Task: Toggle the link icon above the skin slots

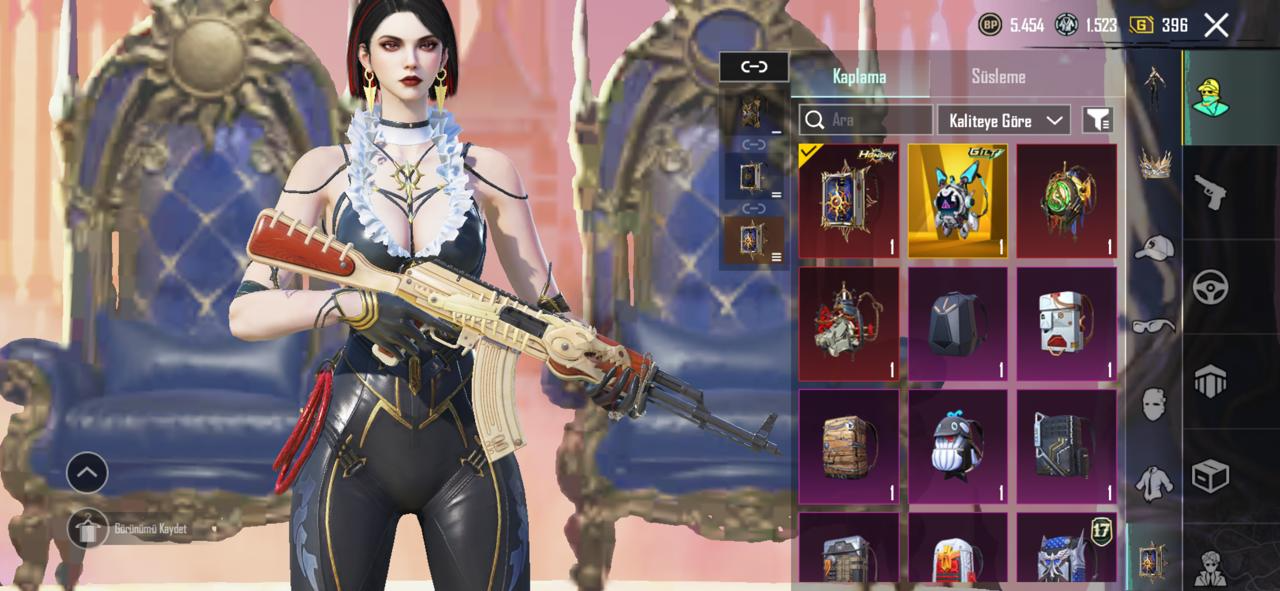Action: [753, 67]
